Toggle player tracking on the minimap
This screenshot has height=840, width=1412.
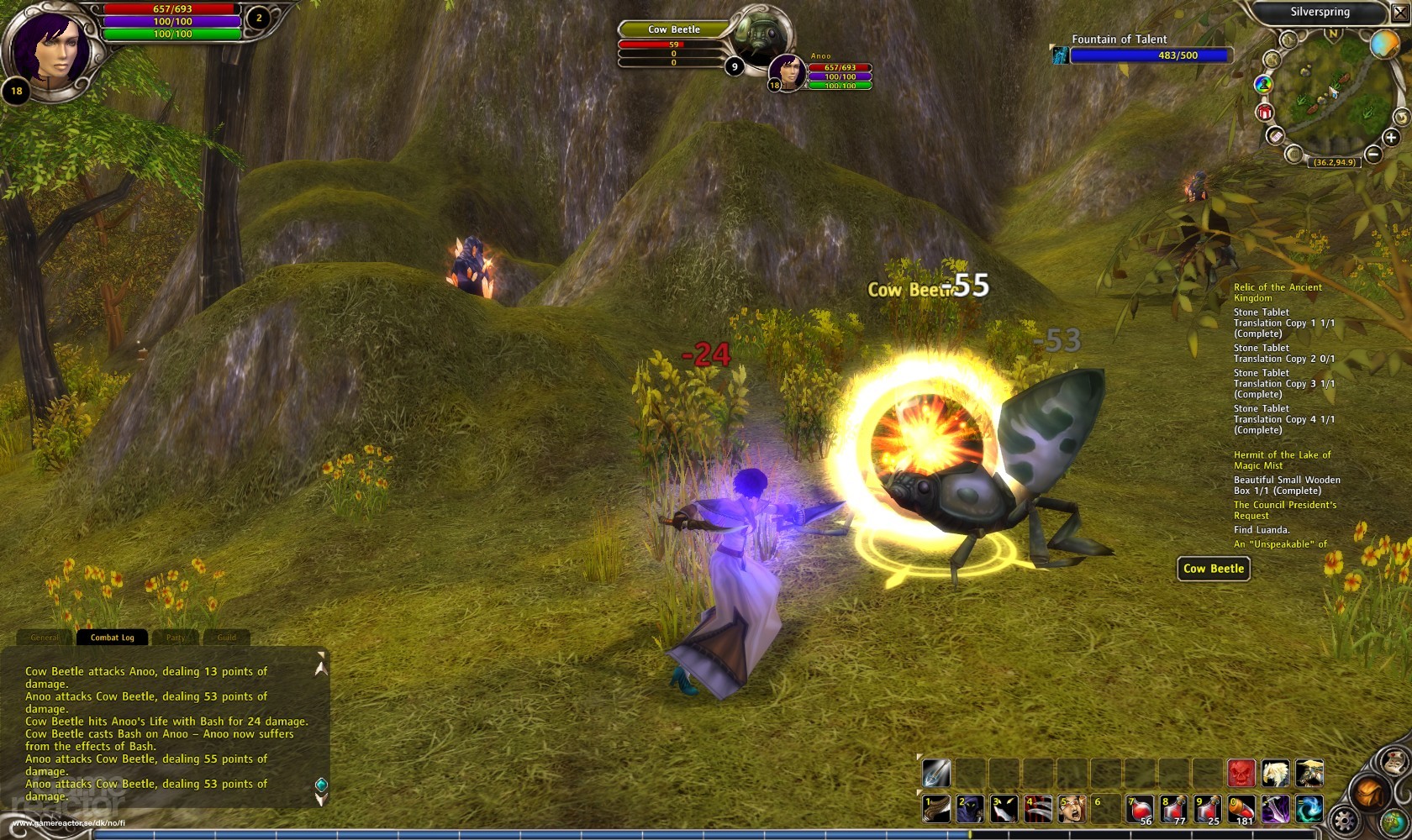tap(1263, 85)
